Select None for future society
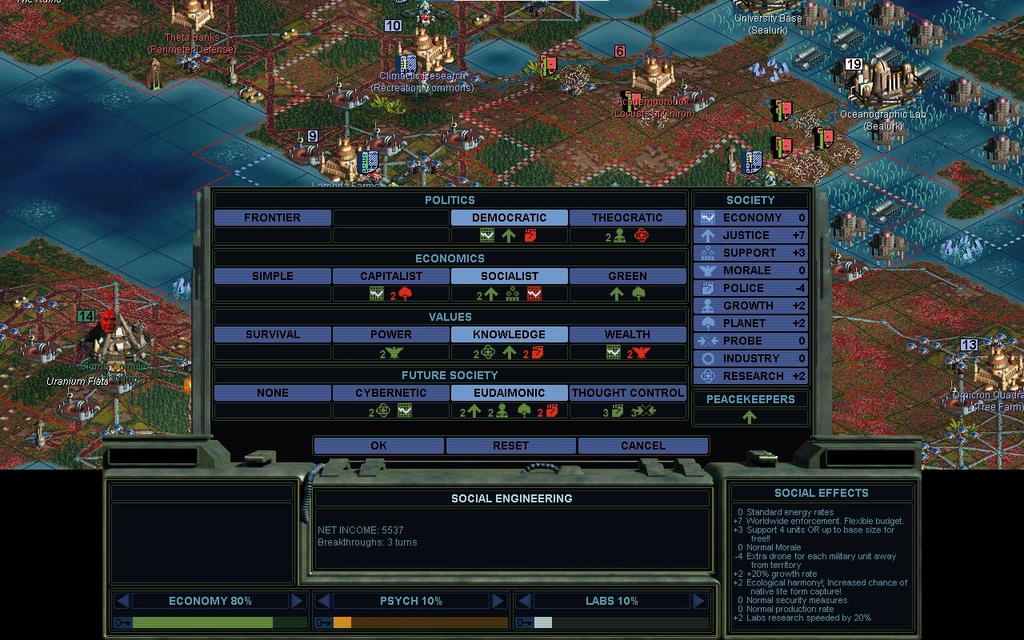The height and width of the screenshot is (640, 1024). point(272,393)
